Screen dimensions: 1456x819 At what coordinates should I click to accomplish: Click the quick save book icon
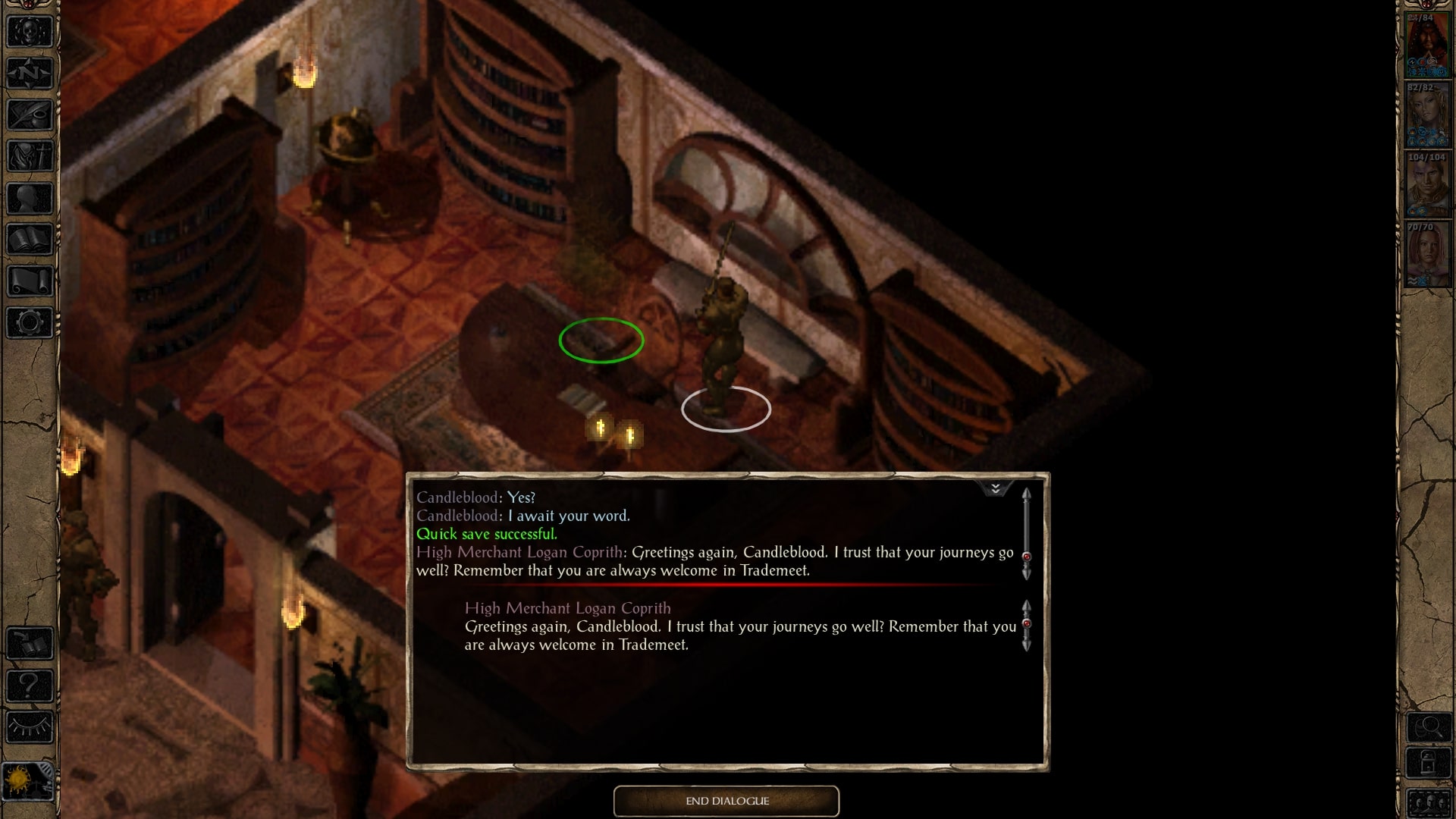click(30, 644)
